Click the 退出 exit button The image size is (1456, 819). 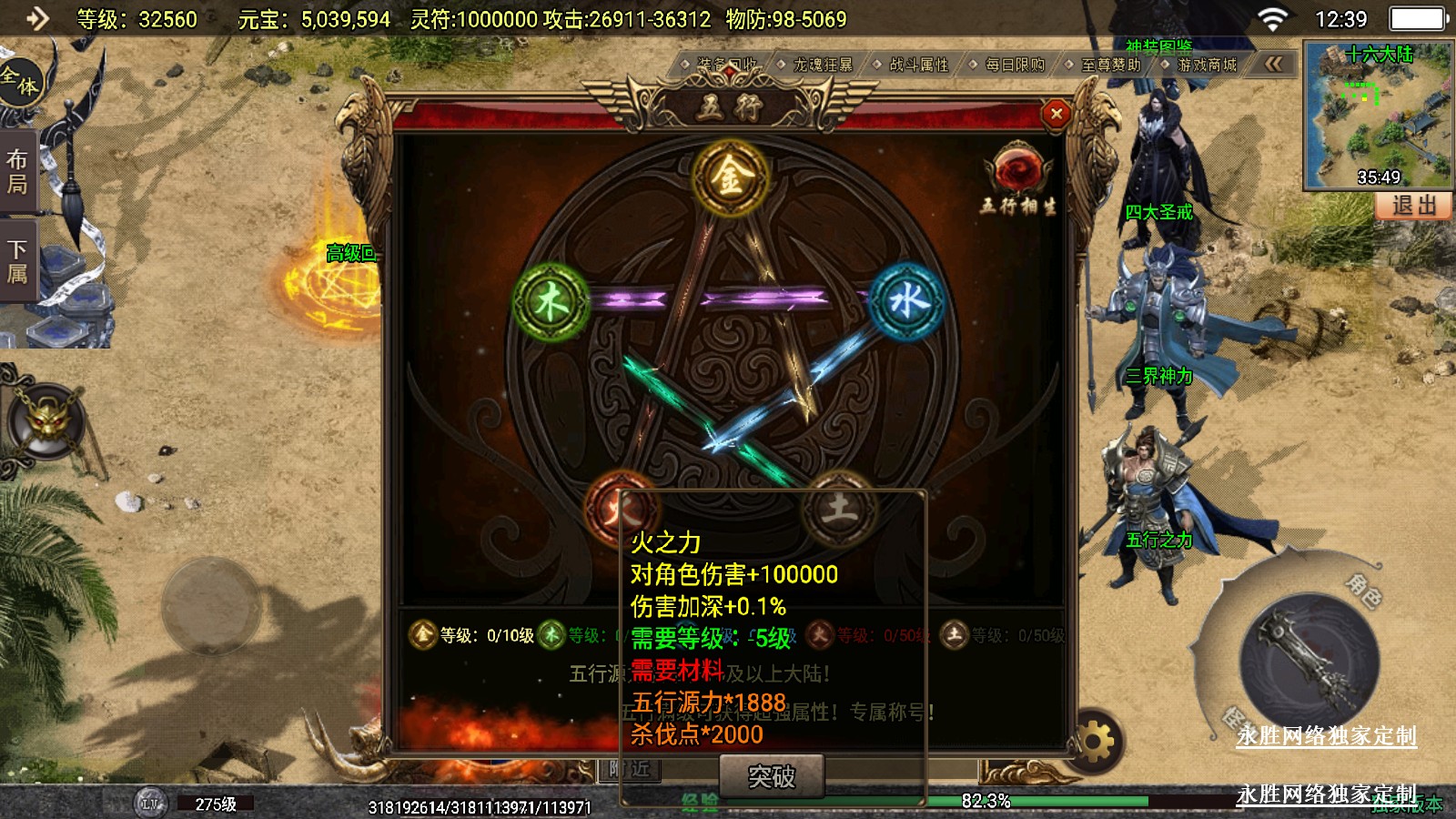1413,206
